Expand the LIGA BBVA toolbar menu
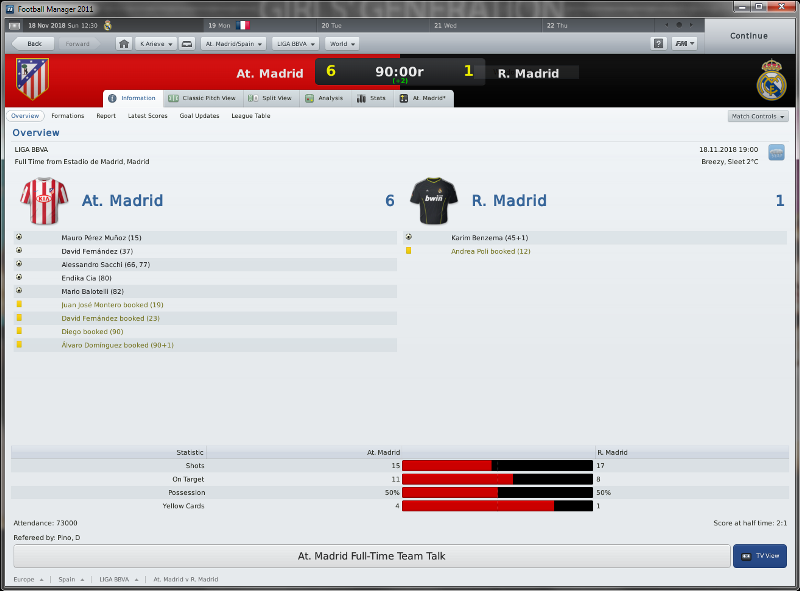The width and height of the screenshot is (800, 591). click(x=294, y=44)
